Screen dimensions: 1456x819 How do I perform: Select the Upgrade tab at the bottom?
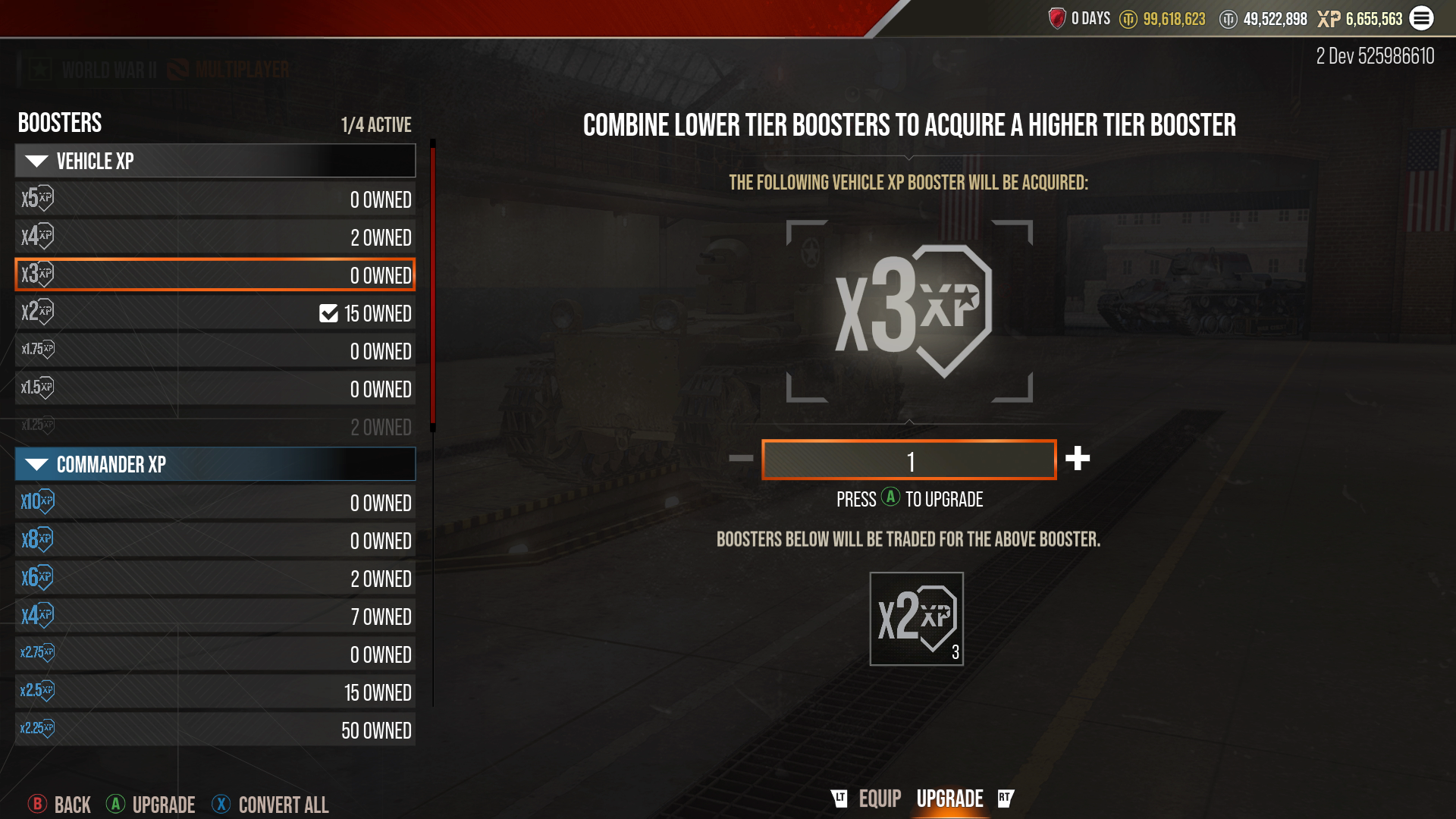pos(950,798)
